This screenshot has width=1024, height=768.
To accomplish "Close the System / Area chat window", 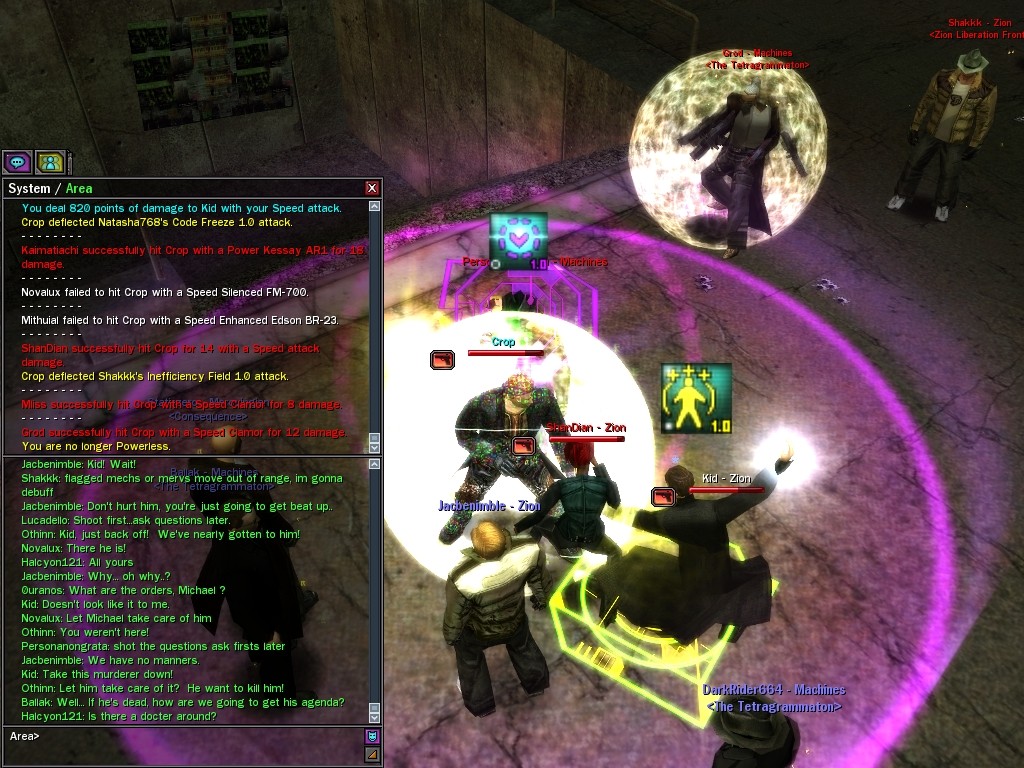I will pyautogui.click(x=372, y=188).
